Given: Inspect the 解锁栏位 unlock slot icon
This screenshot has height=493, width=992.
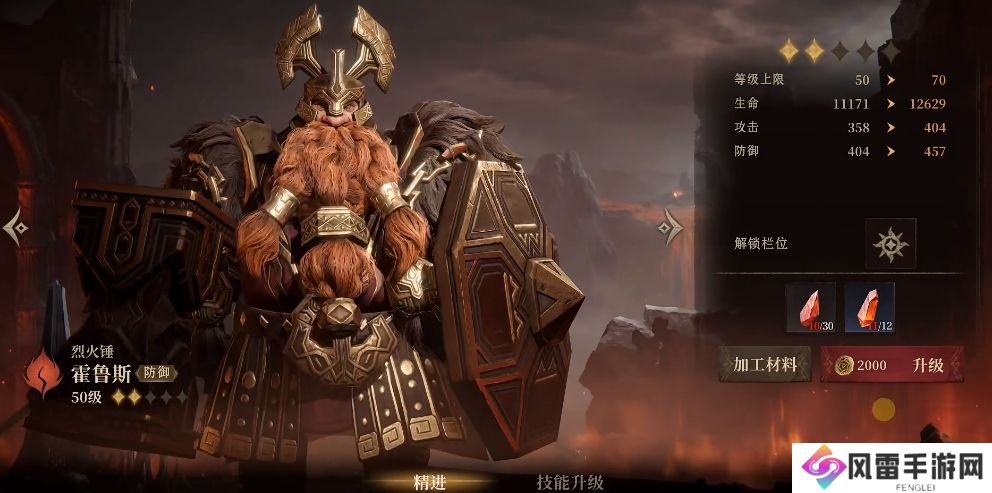Looking at the screenshot, I should 890,244.
